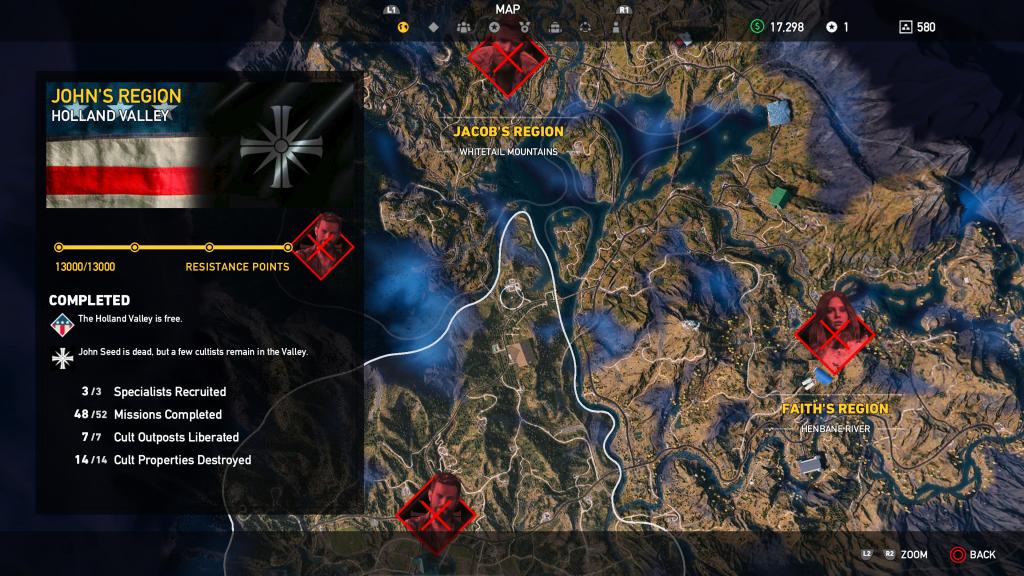Select Faith's crossed-out portrait marker
Screen dimensions: 1024x576
coord(834,331)
